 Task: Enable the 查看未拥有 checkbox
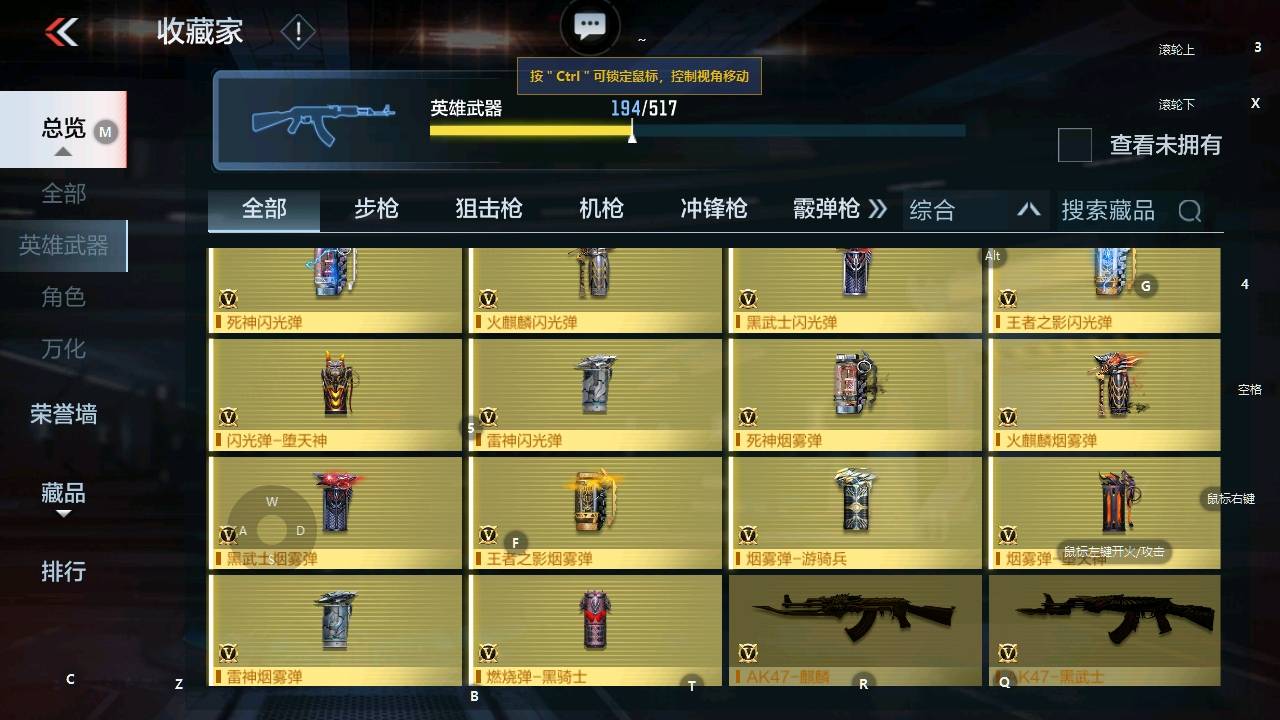pos(1074,146)
